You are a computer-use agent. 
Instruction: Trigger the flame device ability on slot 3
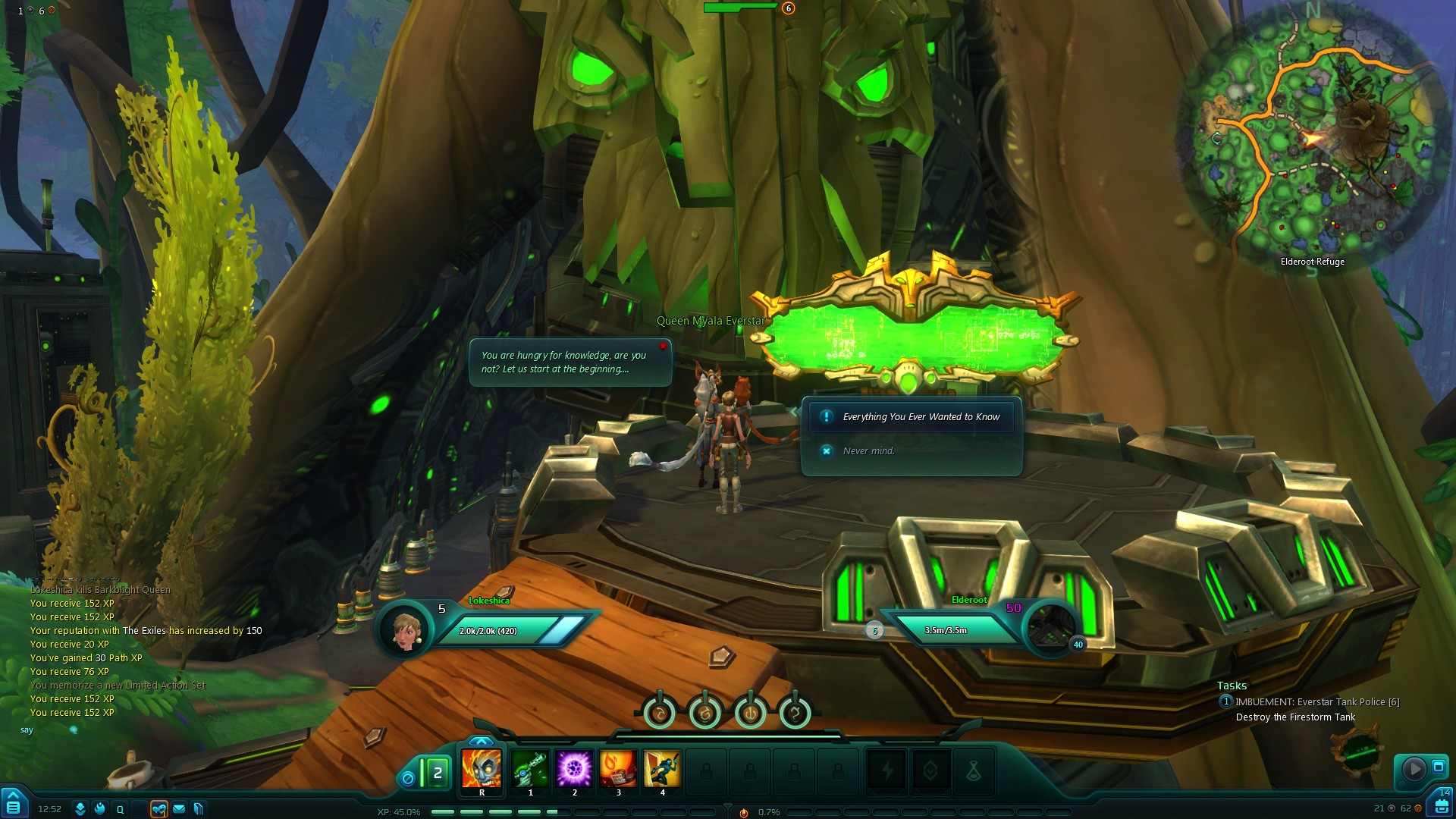click(x=618, y=769)
